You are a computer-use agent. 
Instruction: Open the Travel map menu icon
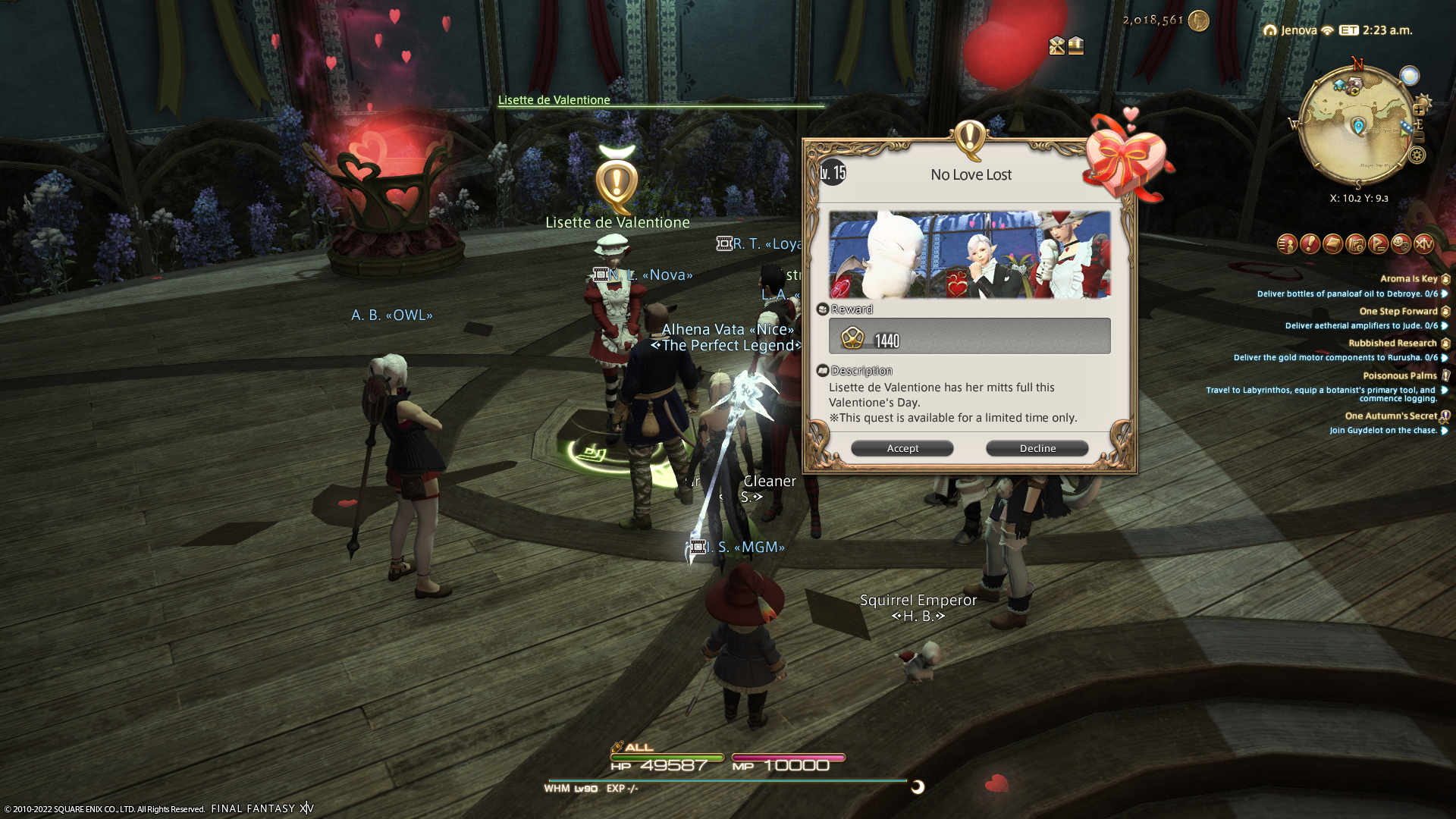coord(1355,243)
